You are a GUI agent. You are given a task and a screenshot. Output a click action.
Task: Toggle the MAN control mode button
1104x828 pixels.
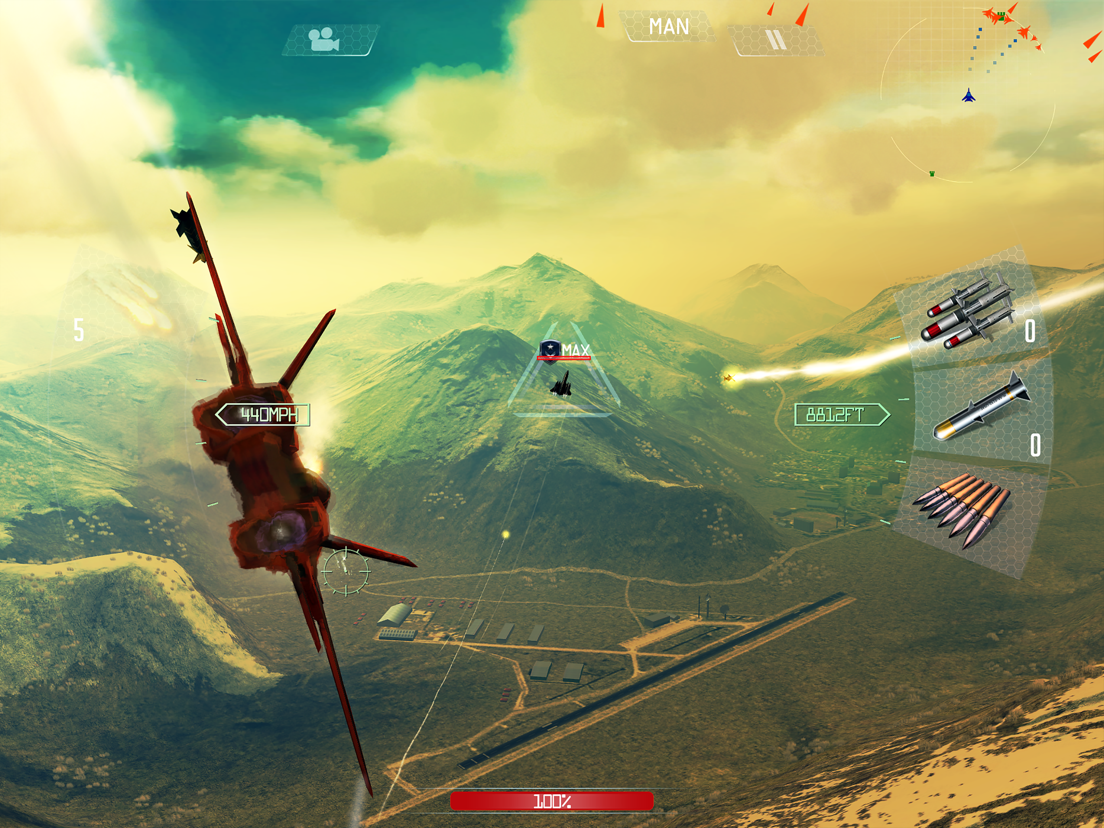pyautogui.click(x=668, y=27)
